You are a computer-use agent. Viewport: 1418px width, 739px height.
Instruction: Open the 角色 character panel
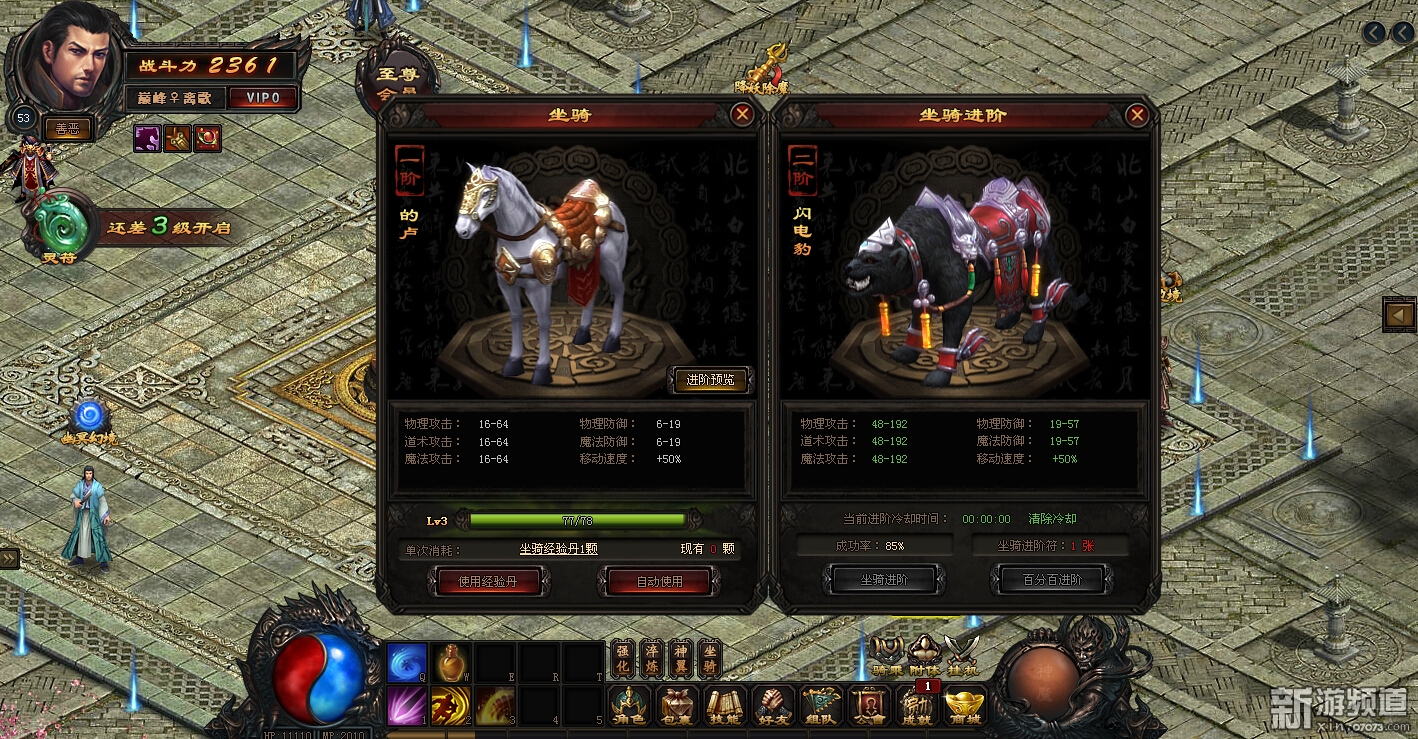point(630,706)
